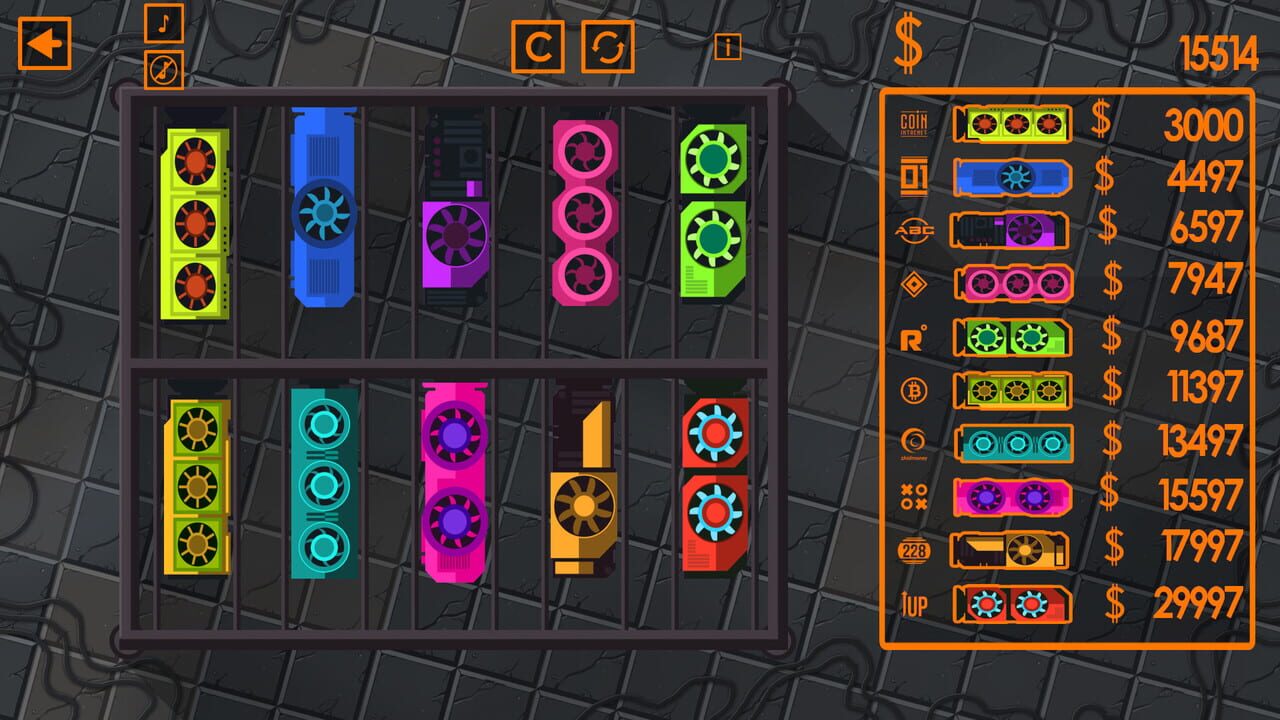Click the 01 currency icon in the sidebar
Image resolution: width=1280 pixels, height=720 pixels.
click(x=915, y=173)
